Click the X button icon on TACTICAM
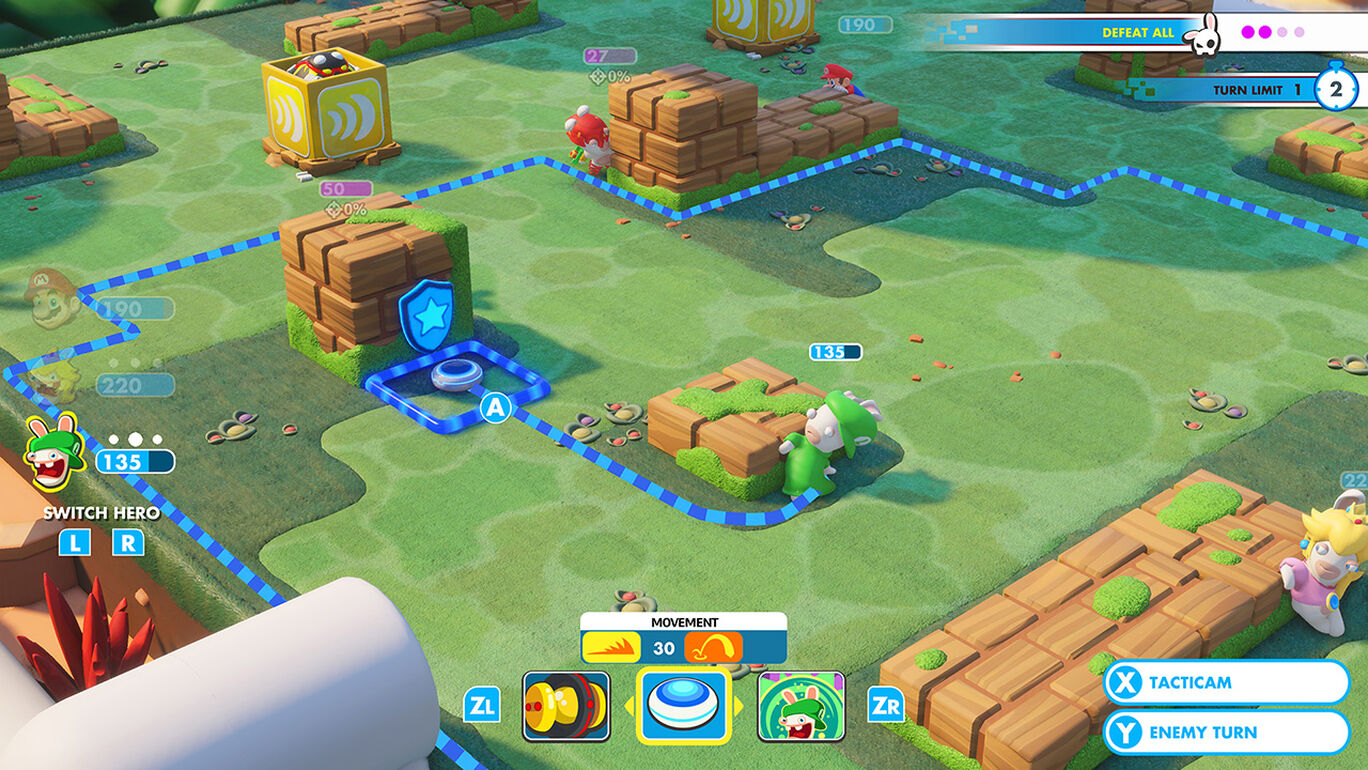Viewport: 1368px width, 770px height. (x=1127, y=683)
